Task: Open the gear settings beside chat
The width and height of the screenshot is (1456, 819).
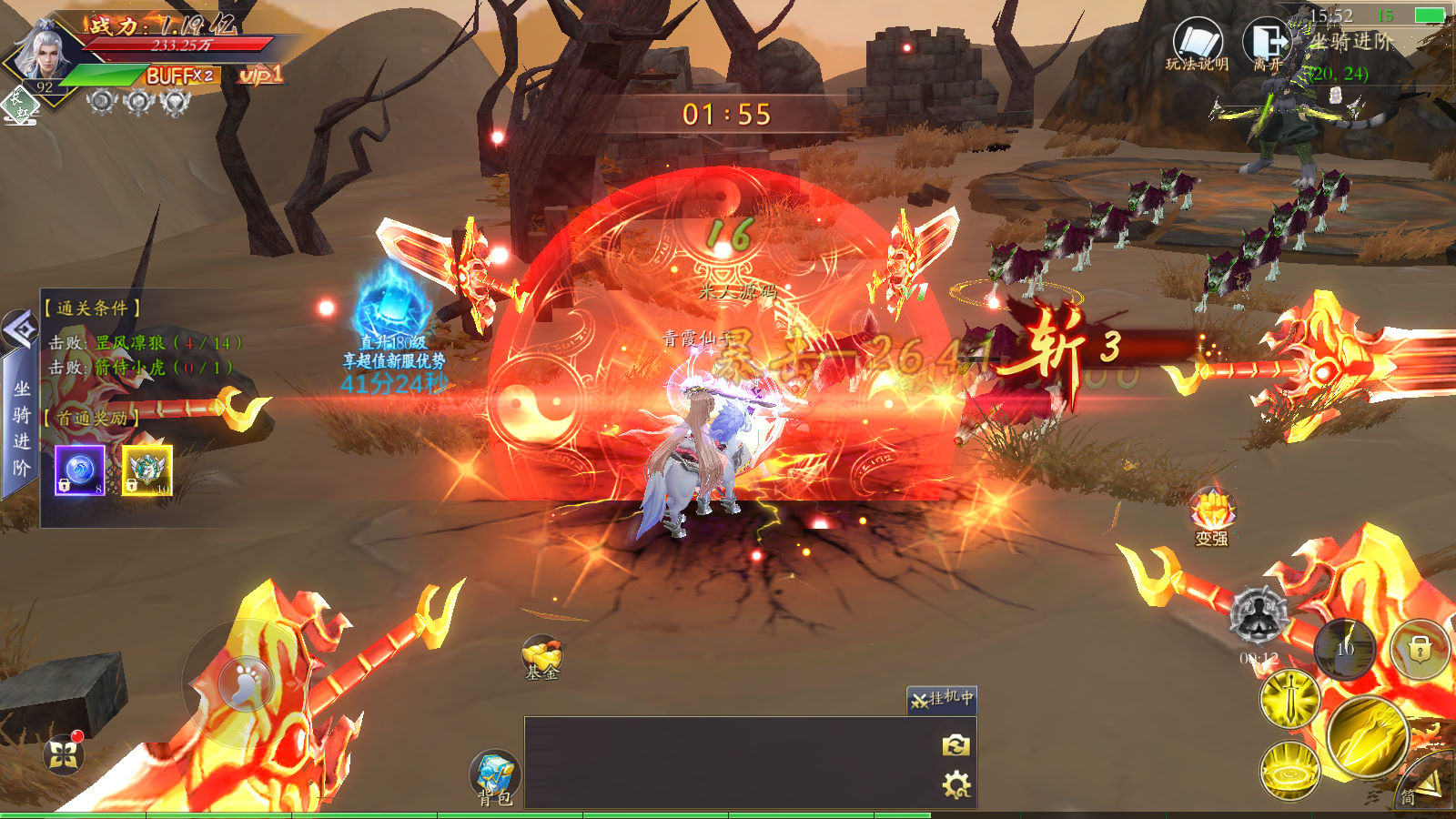Action: pos(955,784)
